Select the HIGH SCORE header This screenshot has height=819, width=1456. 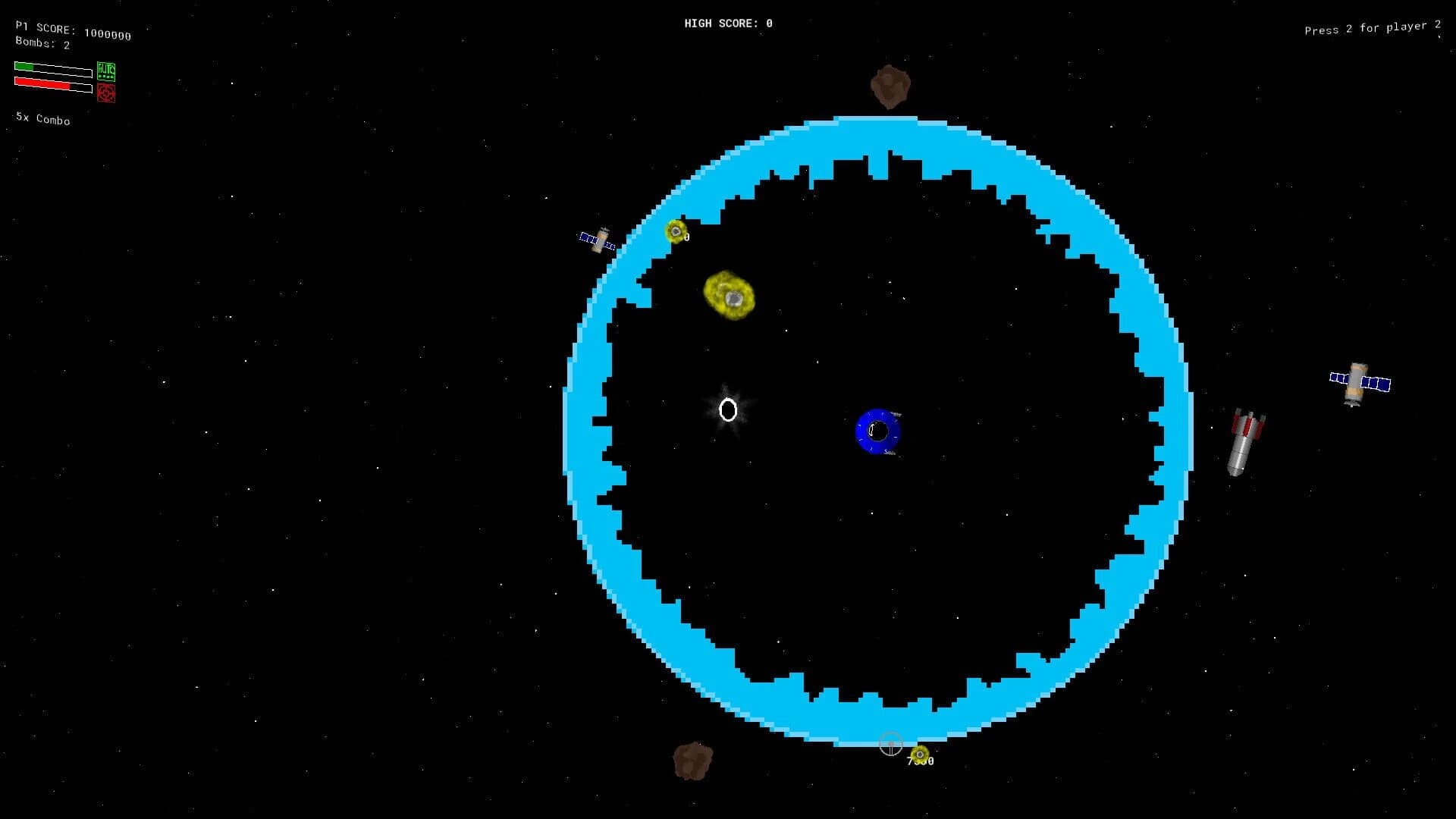(x=727, y=23)
